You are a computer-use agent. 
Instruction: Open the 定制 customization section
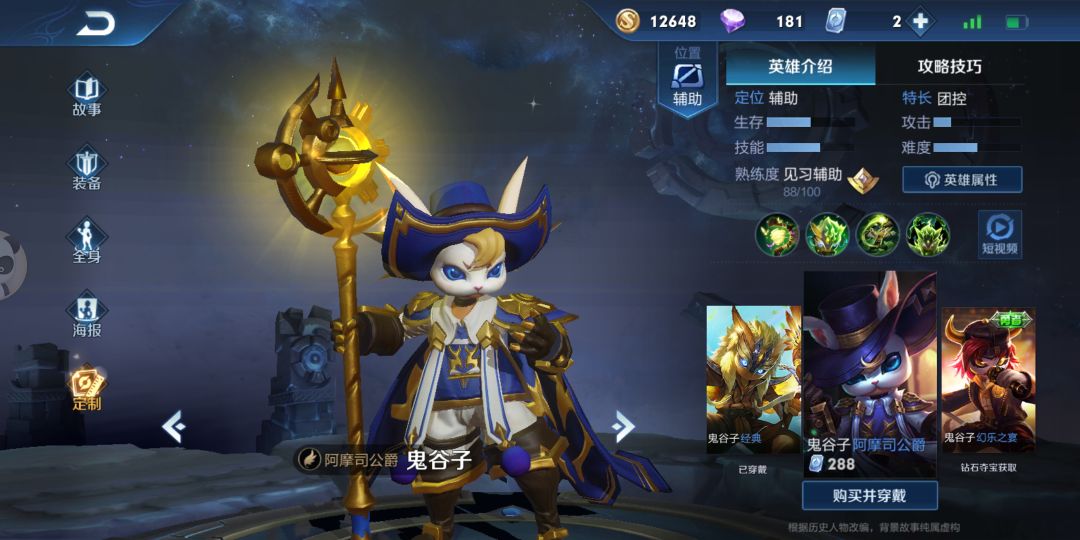pyautogui.click(x=86, y=388)
